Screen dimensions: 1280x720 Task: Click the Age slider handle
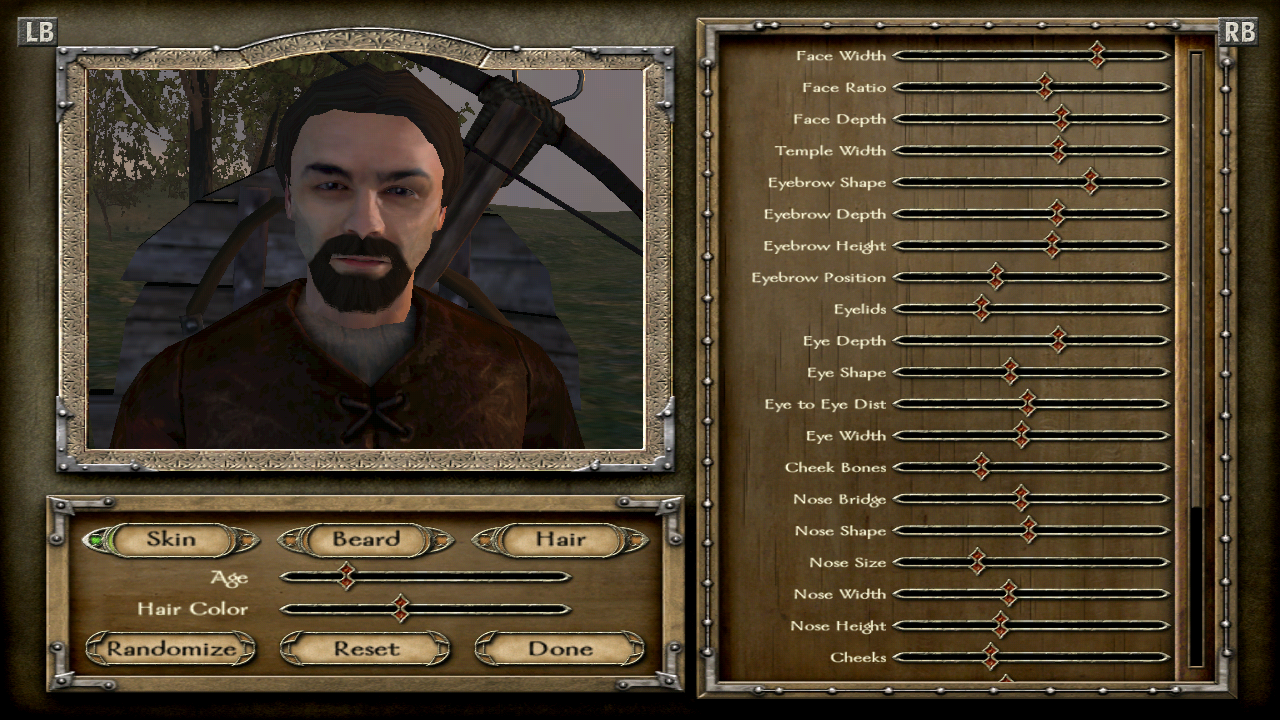click(348, 576)
